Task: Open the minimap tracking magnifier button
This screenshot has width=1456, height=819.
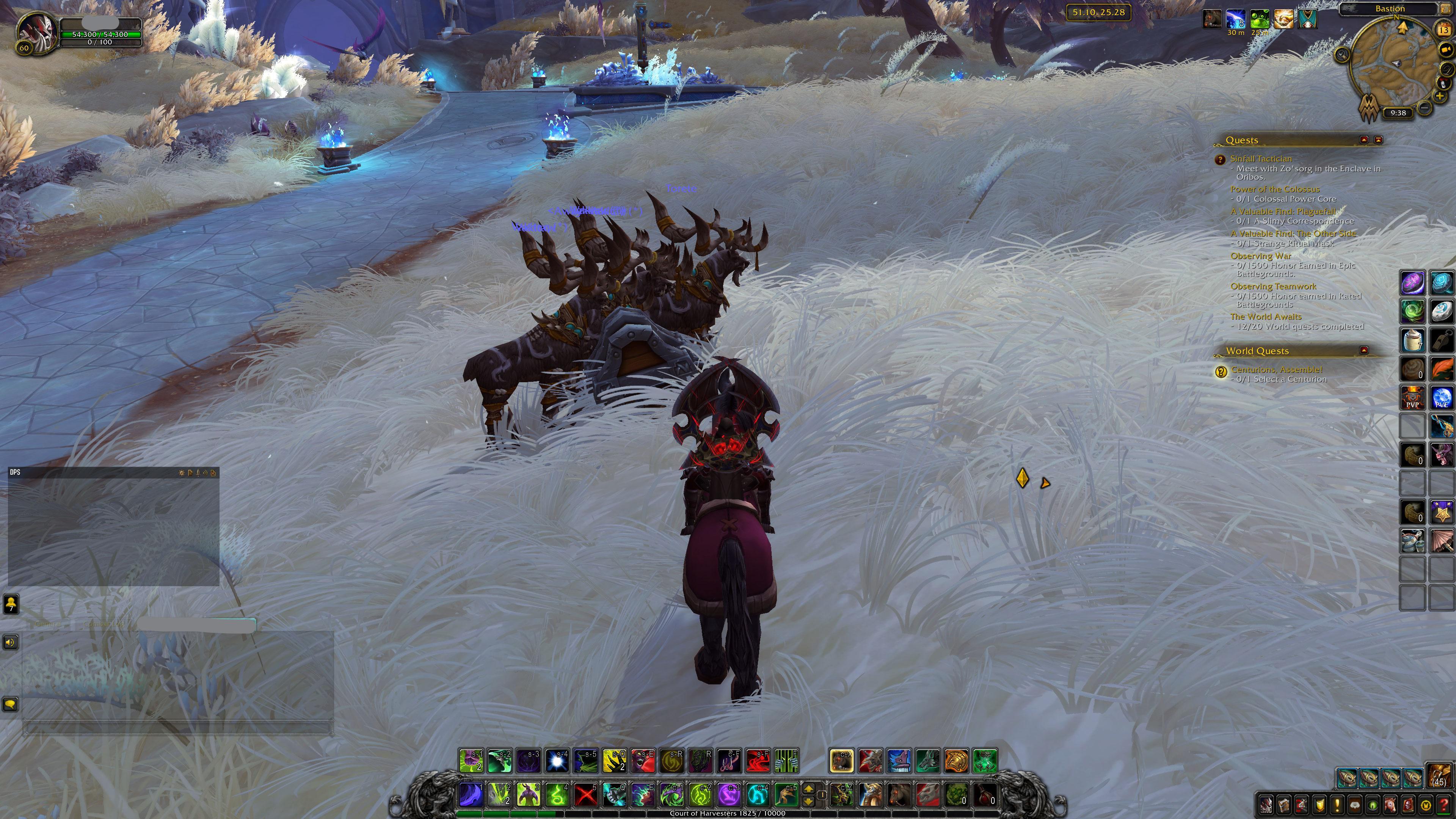Action: 1341,55
